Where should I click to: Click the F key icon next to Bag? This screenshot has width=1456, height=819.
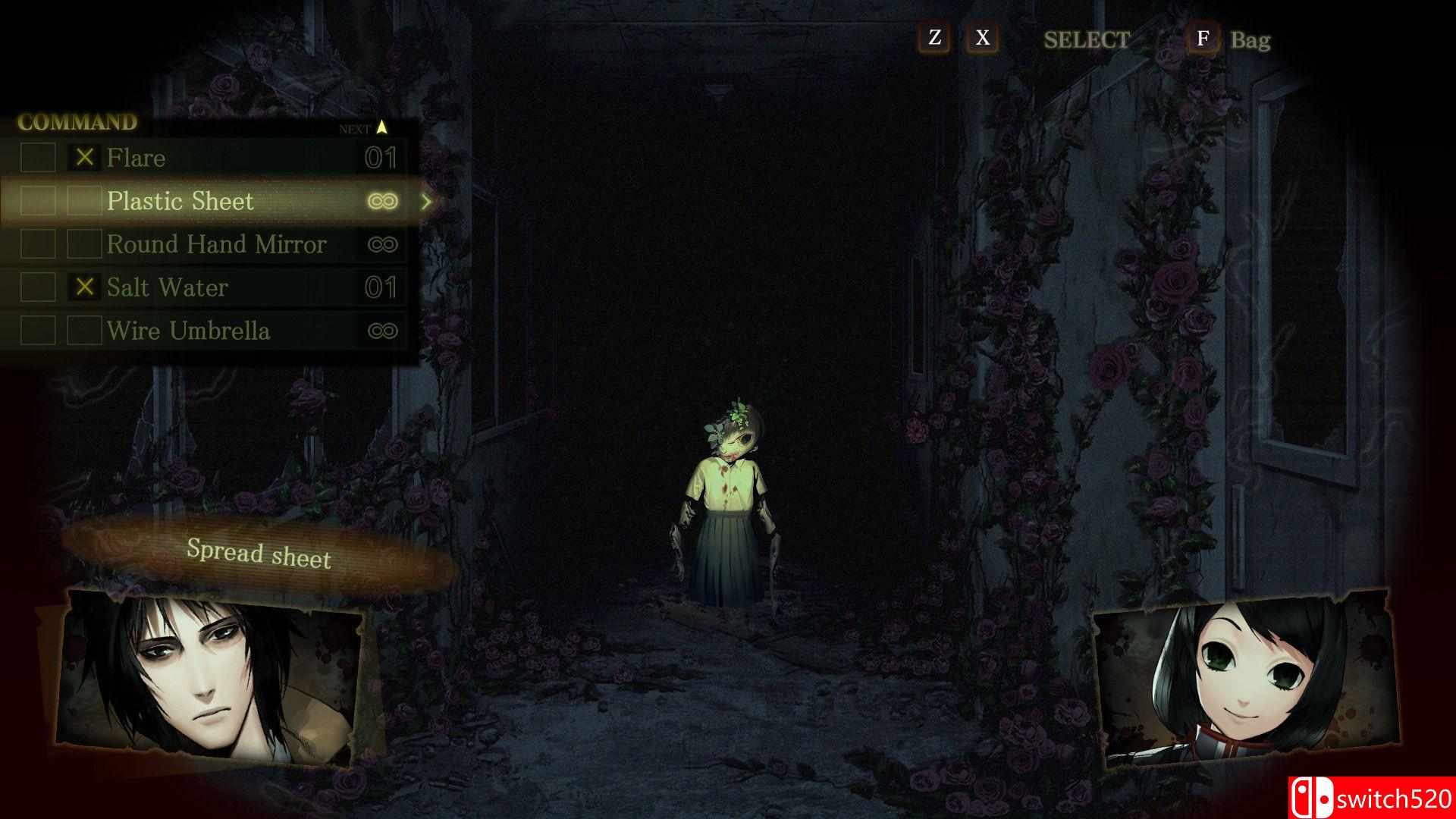(1203, 39)
